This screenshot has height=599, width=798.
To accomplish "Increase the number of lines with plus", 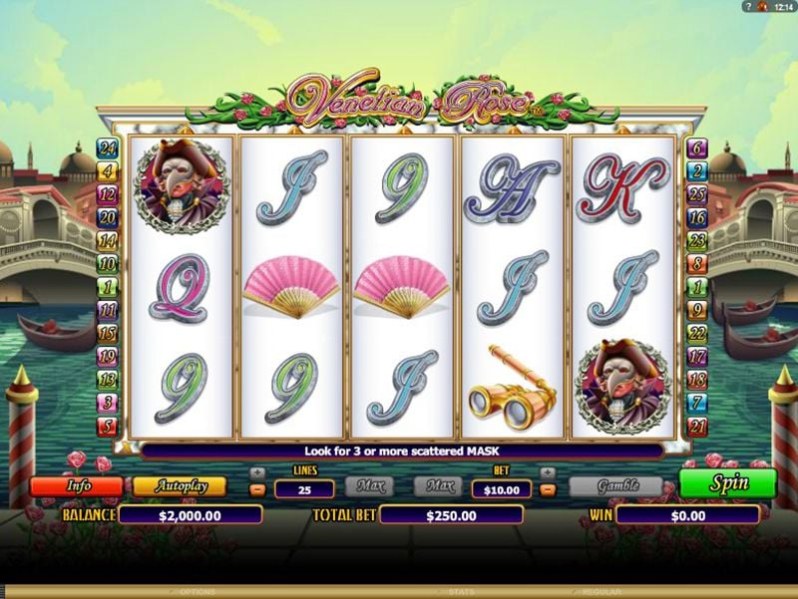I will (x=257, y=472).
